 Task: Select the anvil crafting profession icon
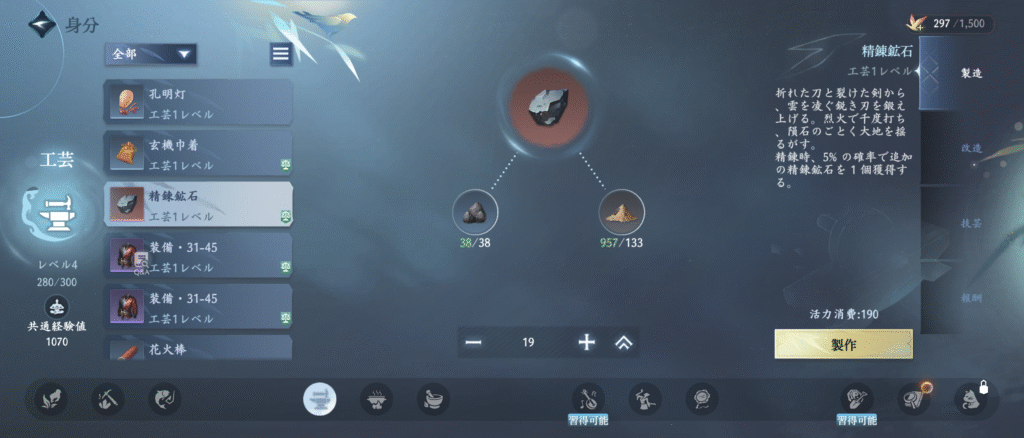point(320,400)
